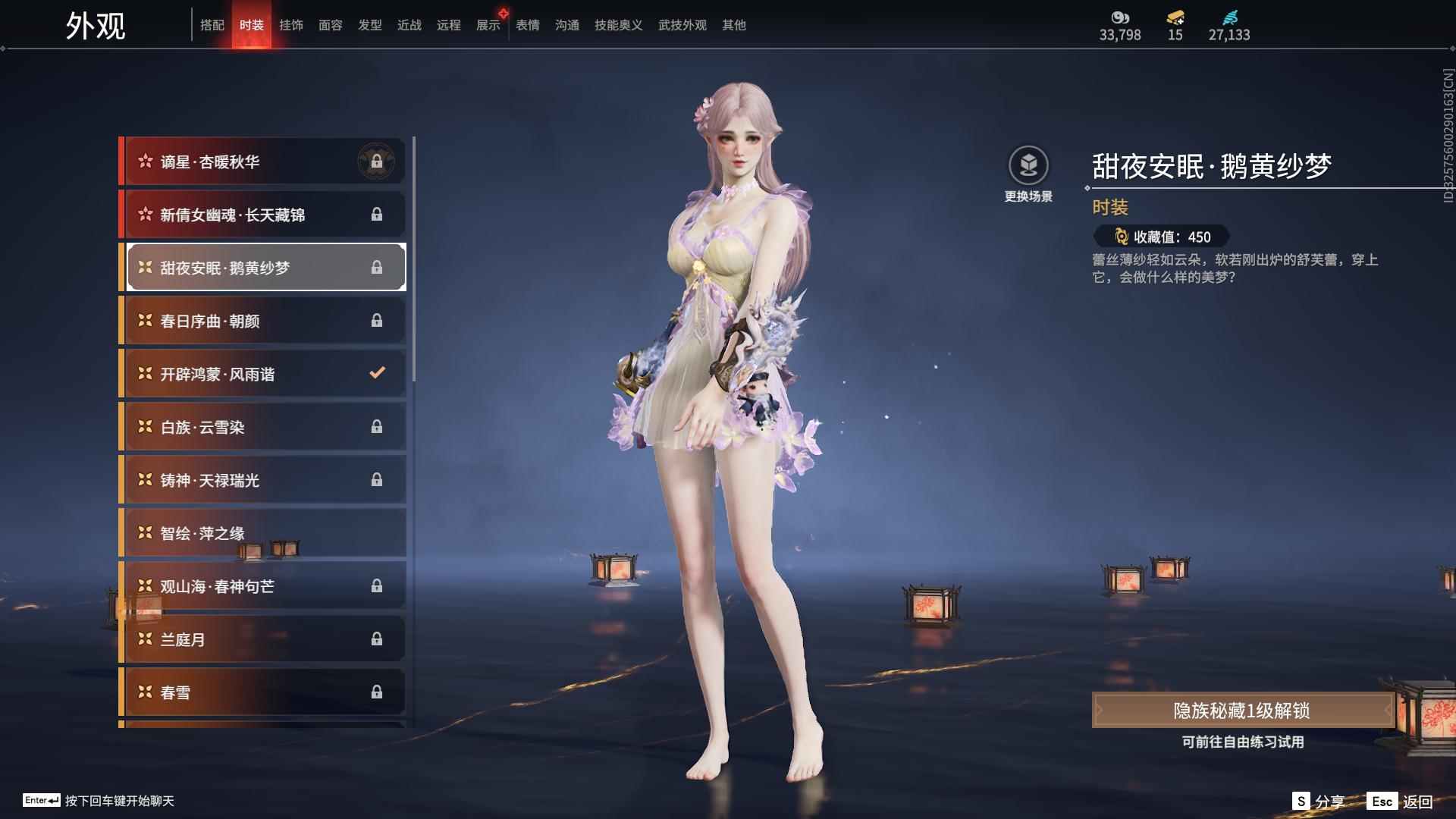
Task: Select the 面容 face tab
Action: coord(330,25)
